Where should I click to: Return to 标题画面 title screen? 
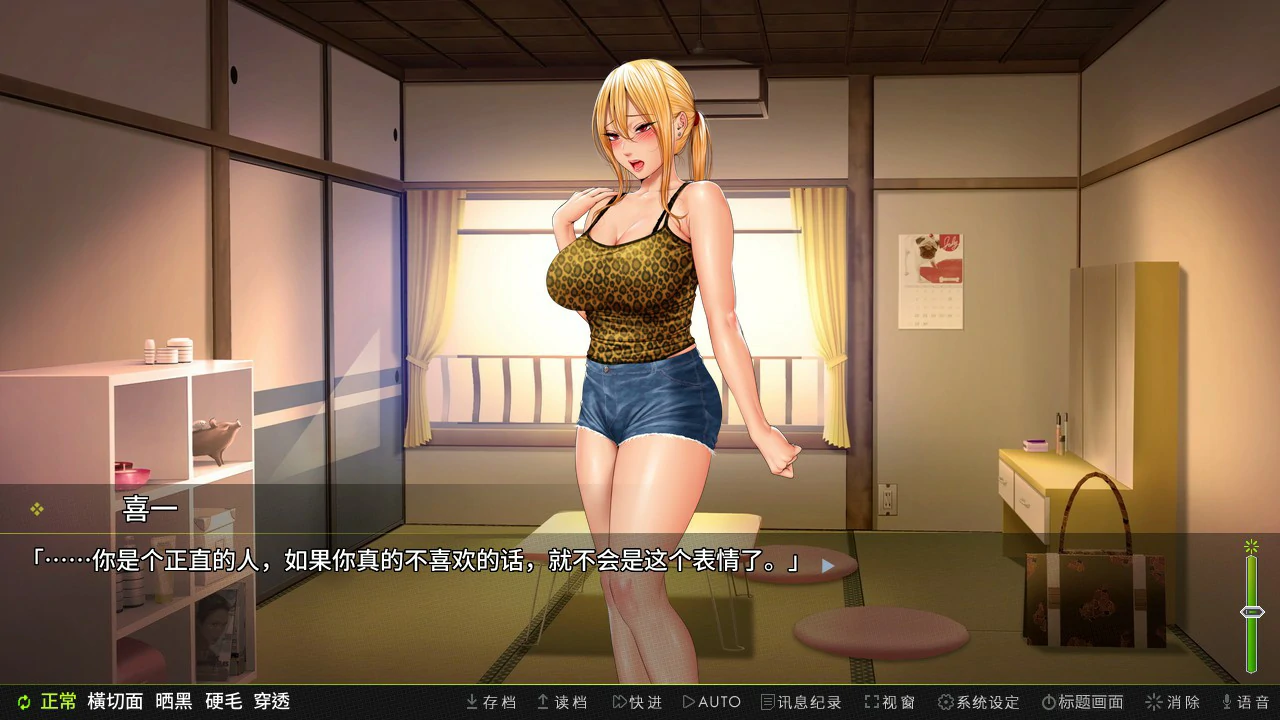tap(1082, 702)
